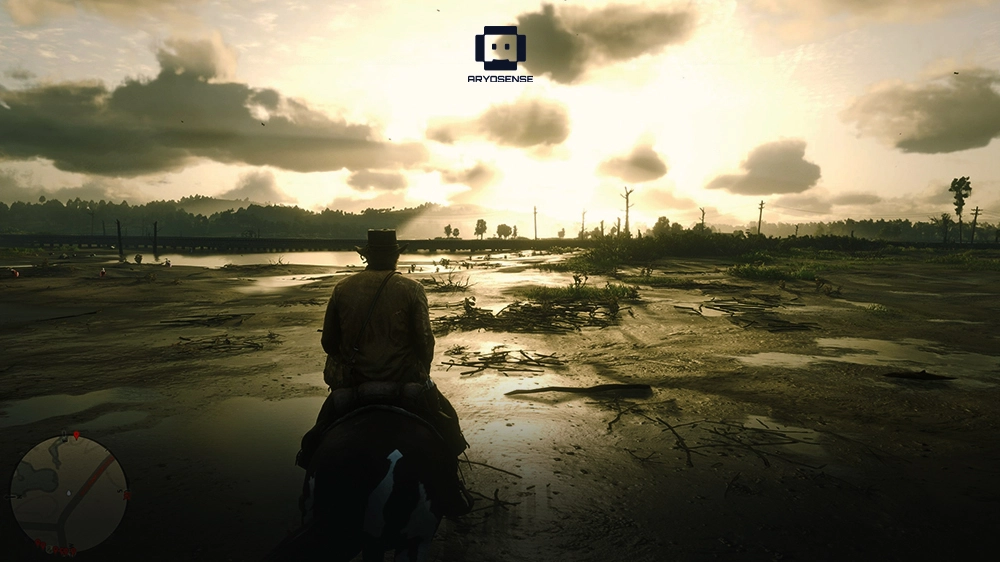Select the red waypoint marker atop minimap
Viewport: 1000px width, 562px height.
76,436
